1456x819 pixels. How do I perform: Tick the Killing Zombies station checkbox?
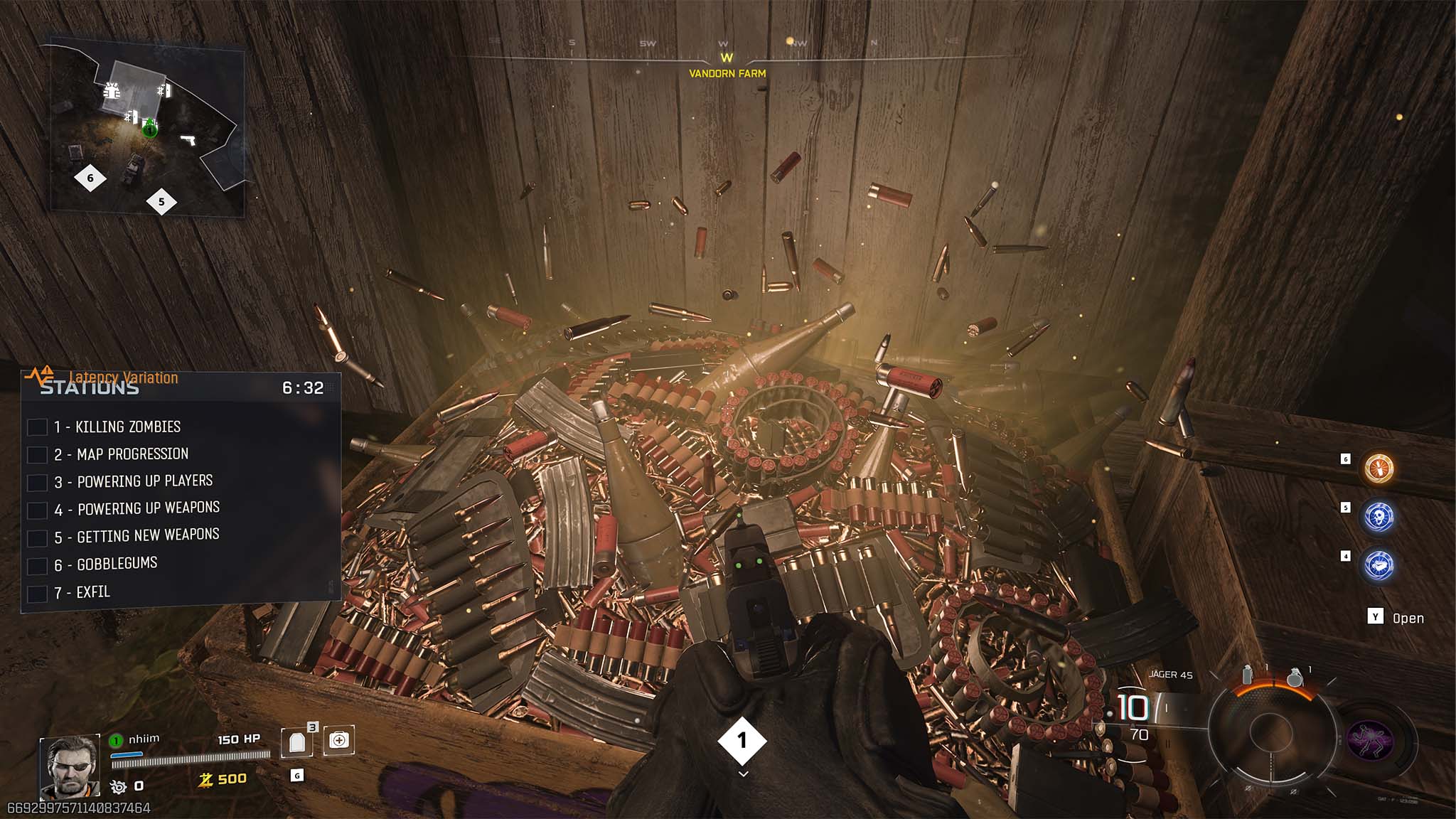37,427
